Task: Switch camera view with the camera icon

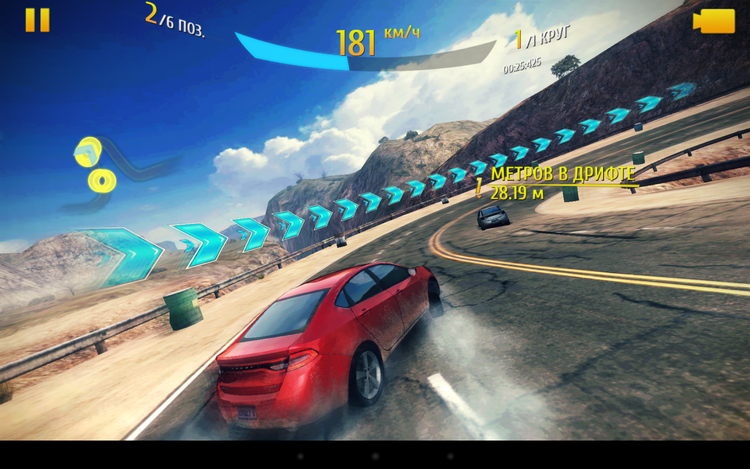Action: pyautogui.click(x=714, y=21)
